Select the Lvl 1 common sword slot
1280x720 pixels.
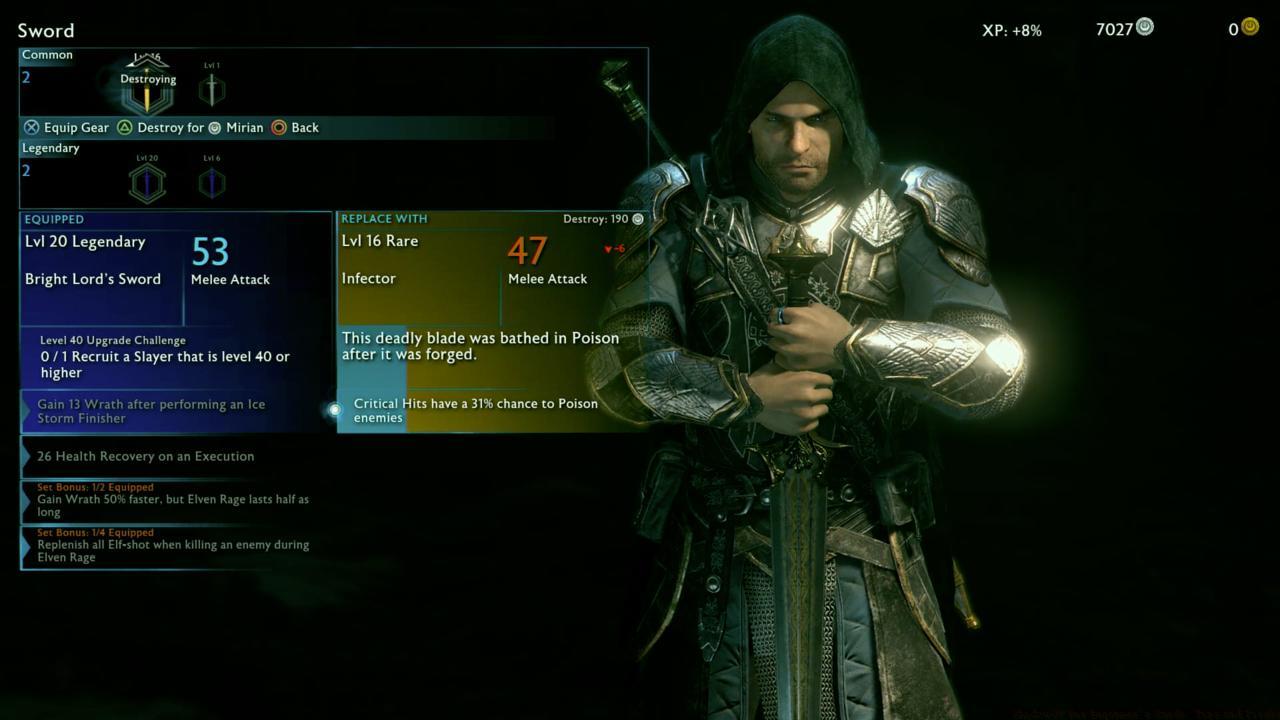(x=211, y=90)
